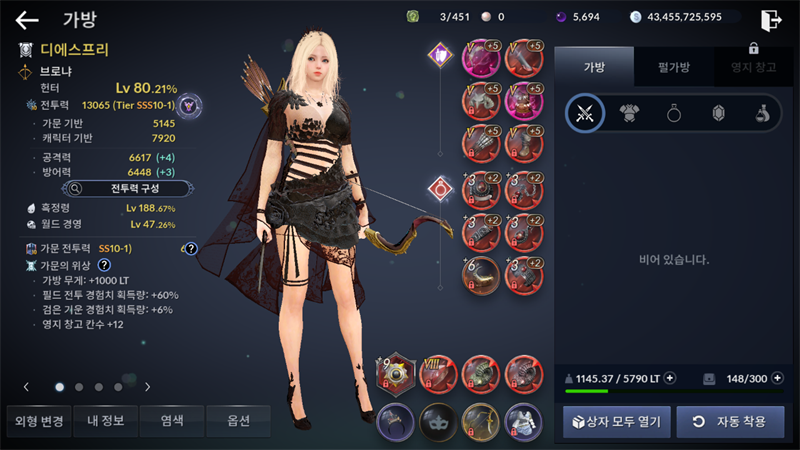This screenshot has height=450, width=800.
Task: Go back with the arrow button
Action: point(27,19)
